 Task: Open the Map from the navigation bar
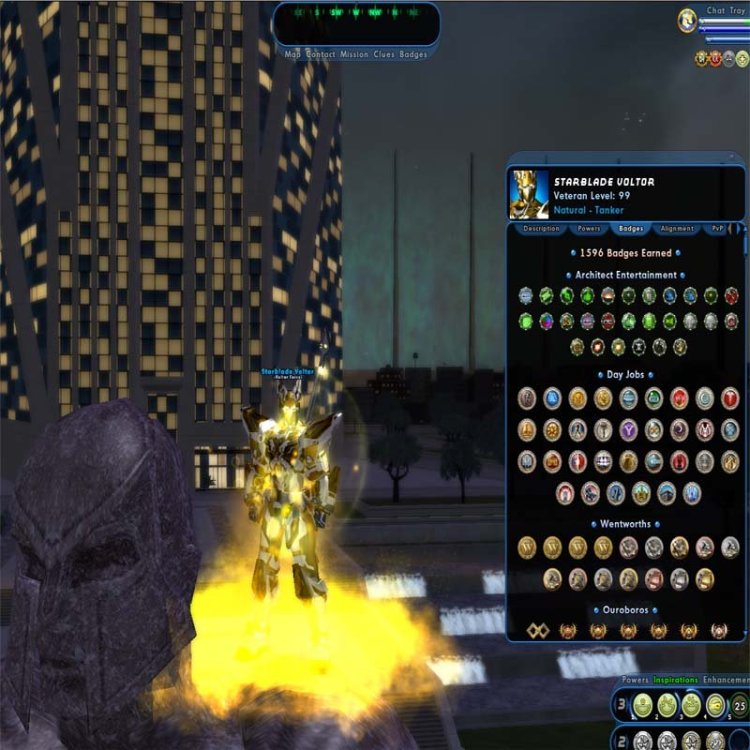click(293, 55)
